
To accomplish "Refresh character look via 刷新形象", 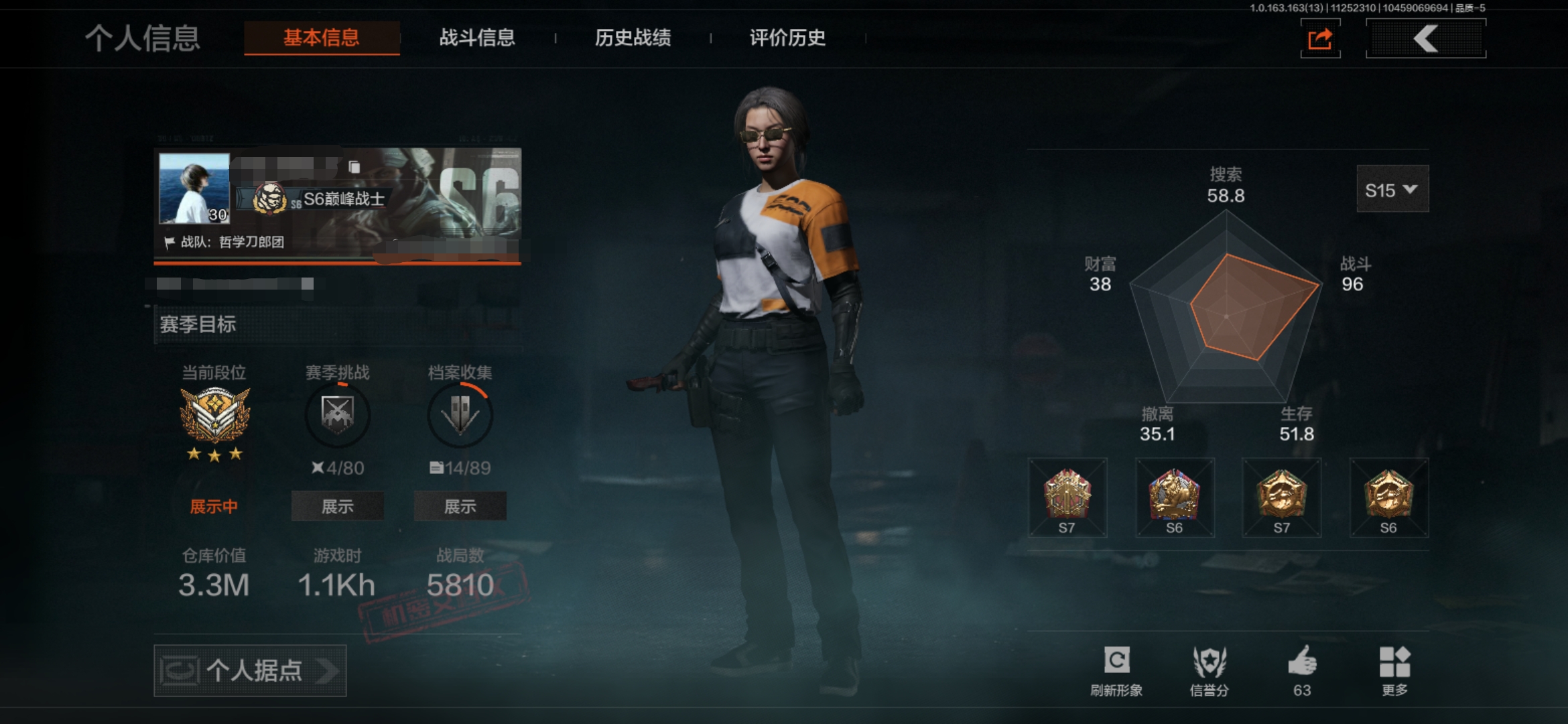I will (x=1116, y=670).
